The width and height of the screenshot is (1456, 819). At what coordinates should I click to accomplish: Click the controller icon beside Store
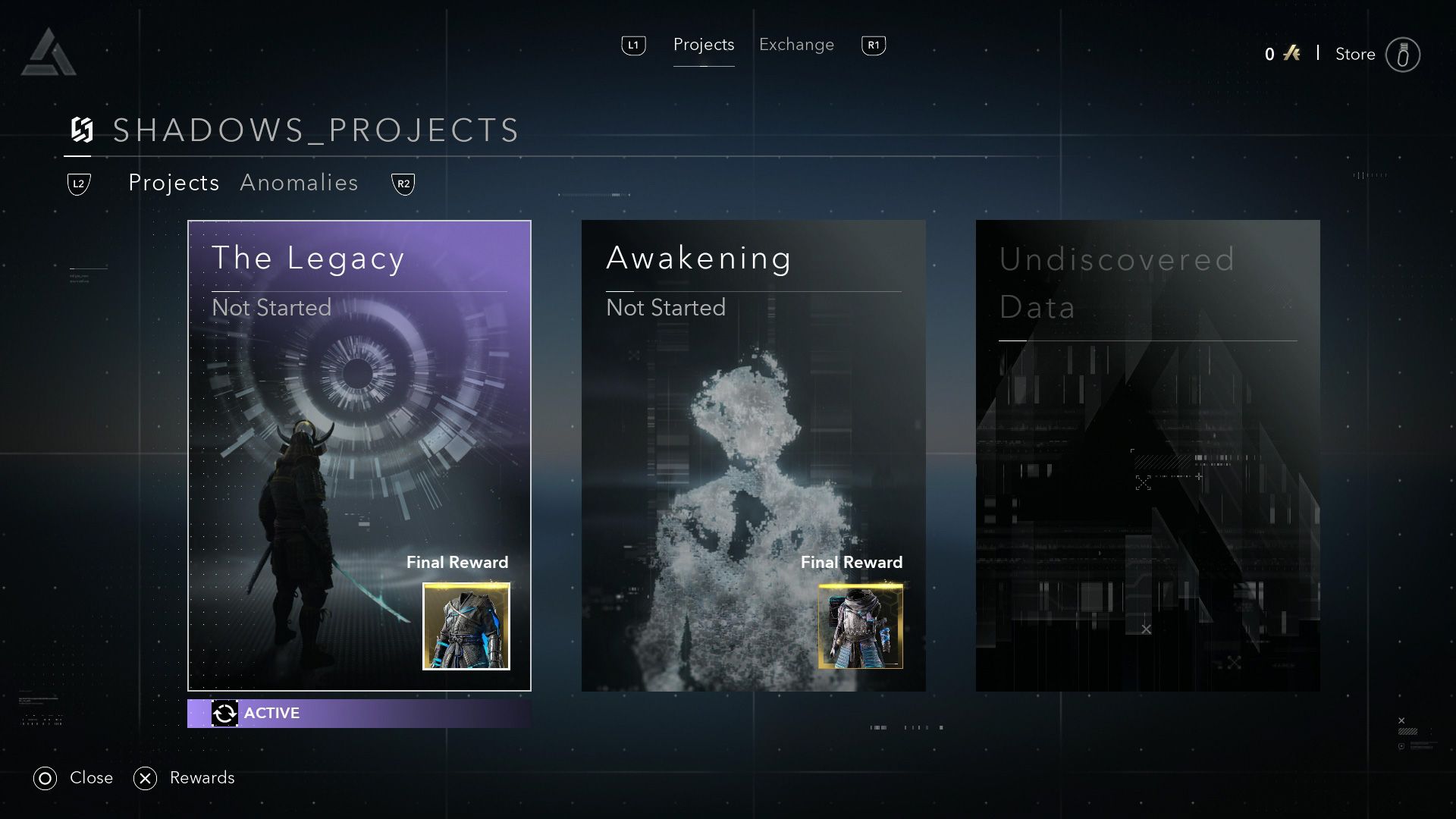1404,54
